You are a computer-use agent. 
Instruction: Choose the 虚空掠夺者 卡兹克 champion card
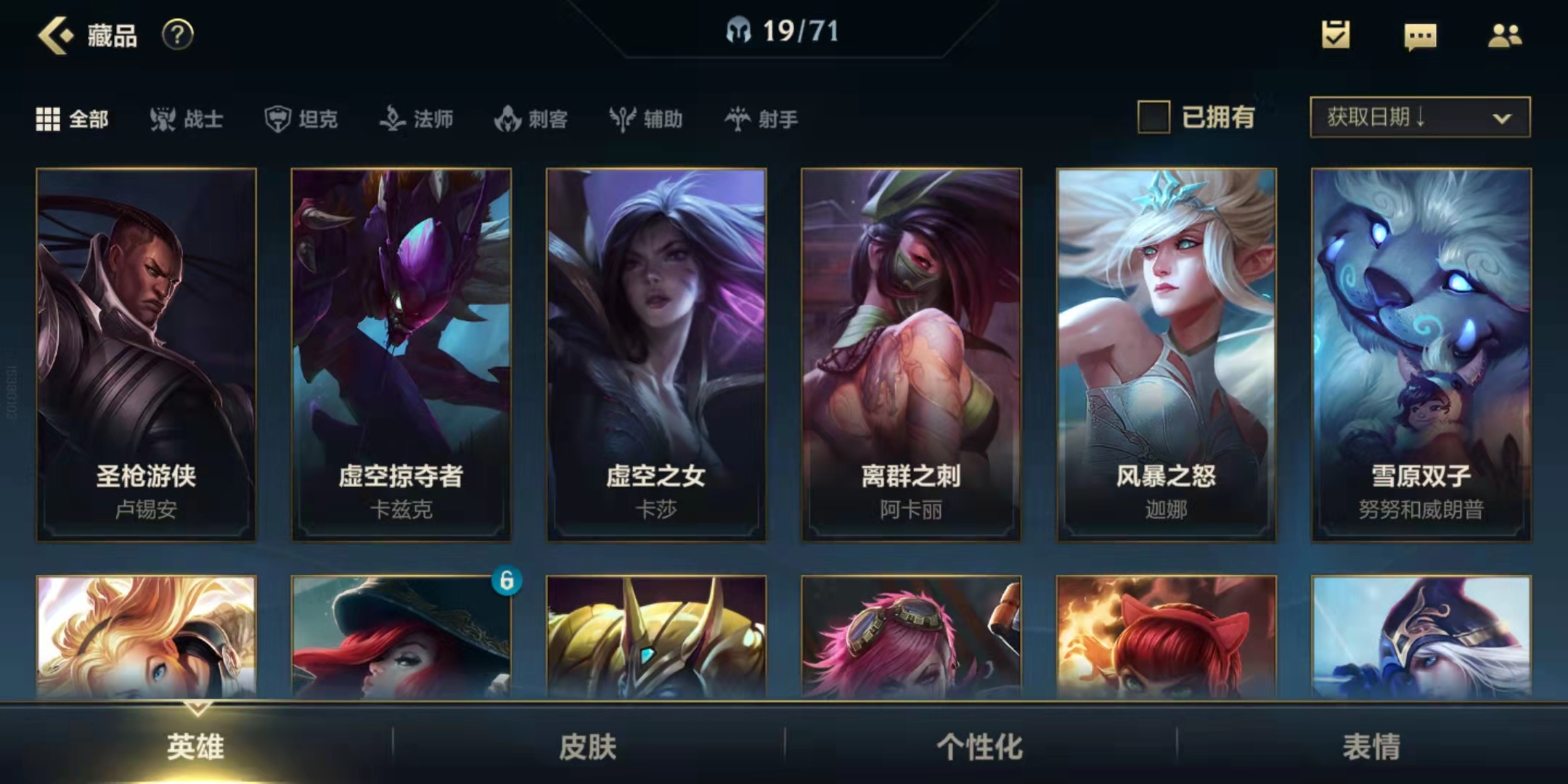coord(401,354)
